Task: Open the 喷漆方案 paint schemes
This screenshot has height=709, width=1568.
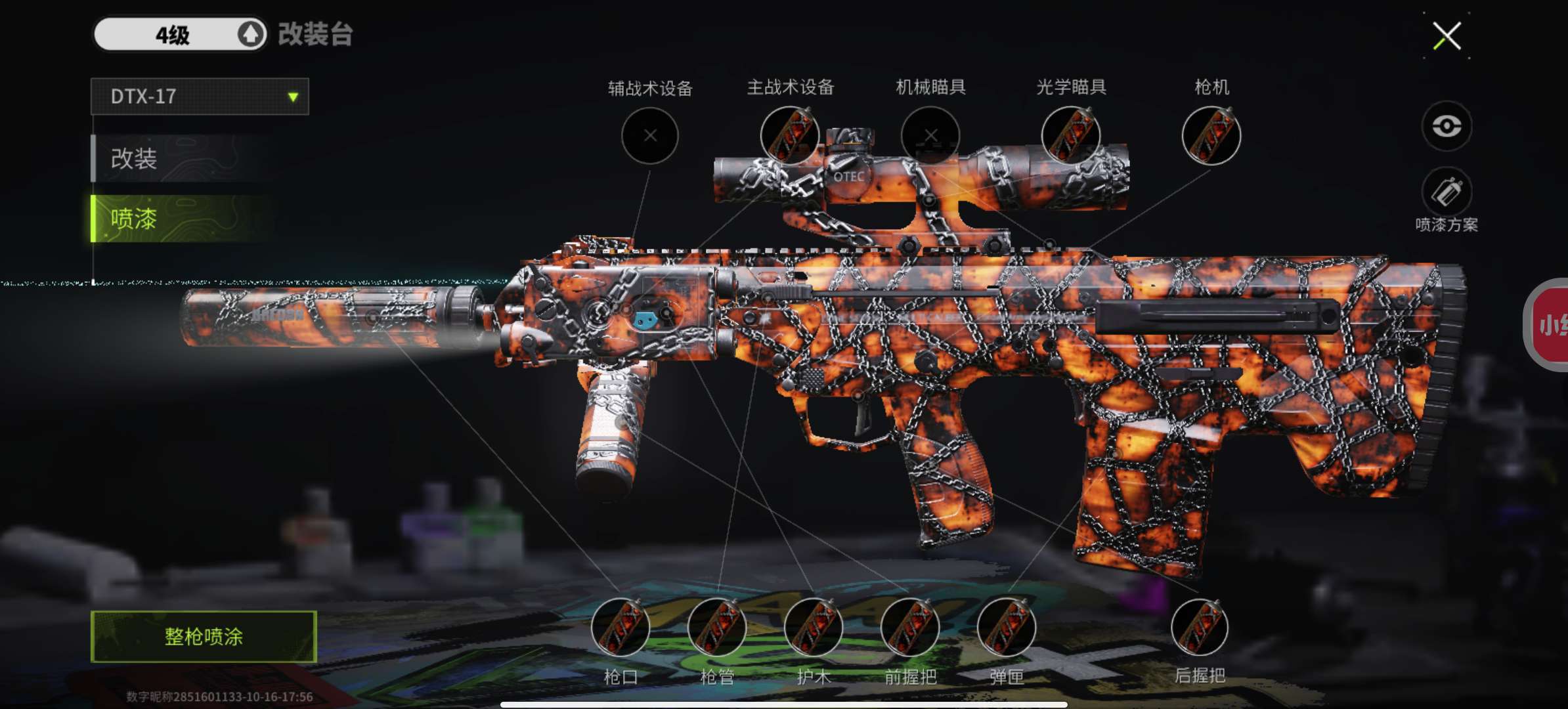Action: (x=1447, y=193)
